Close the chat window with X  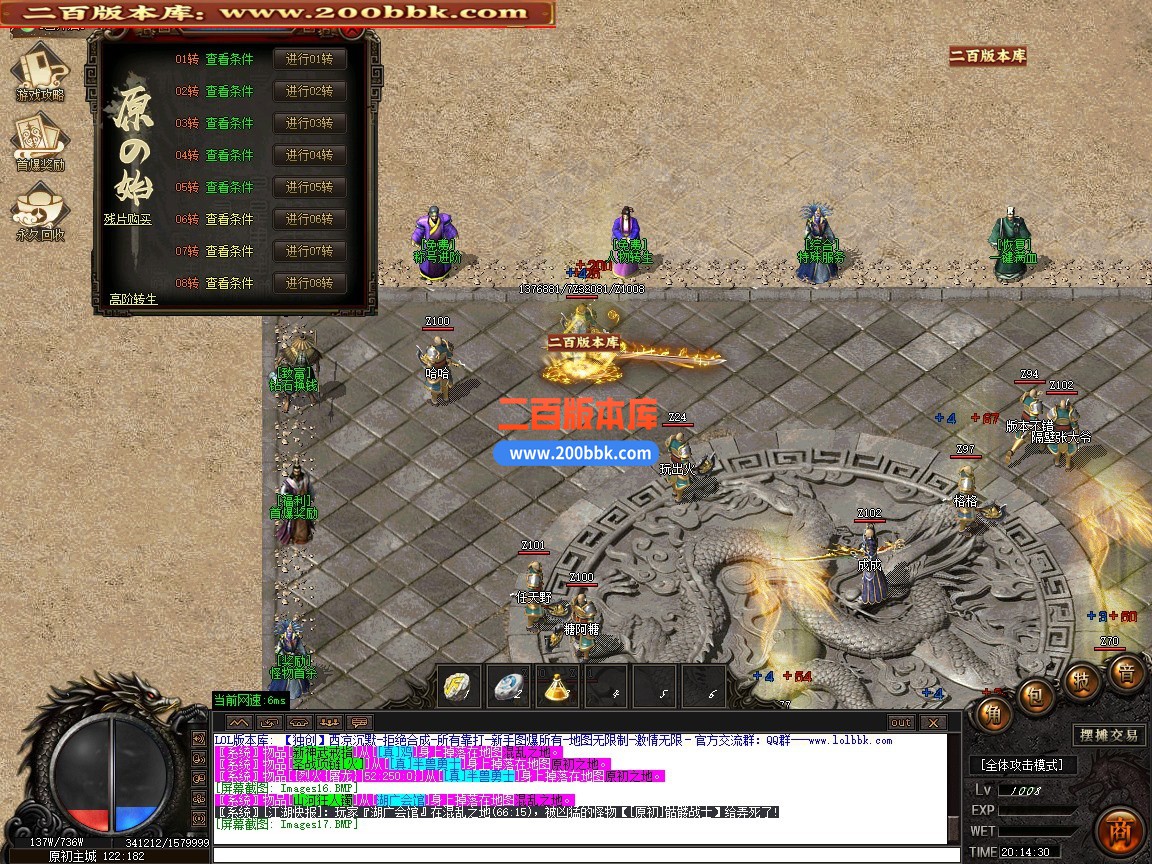pyautogui.click(x=932, y=722)
